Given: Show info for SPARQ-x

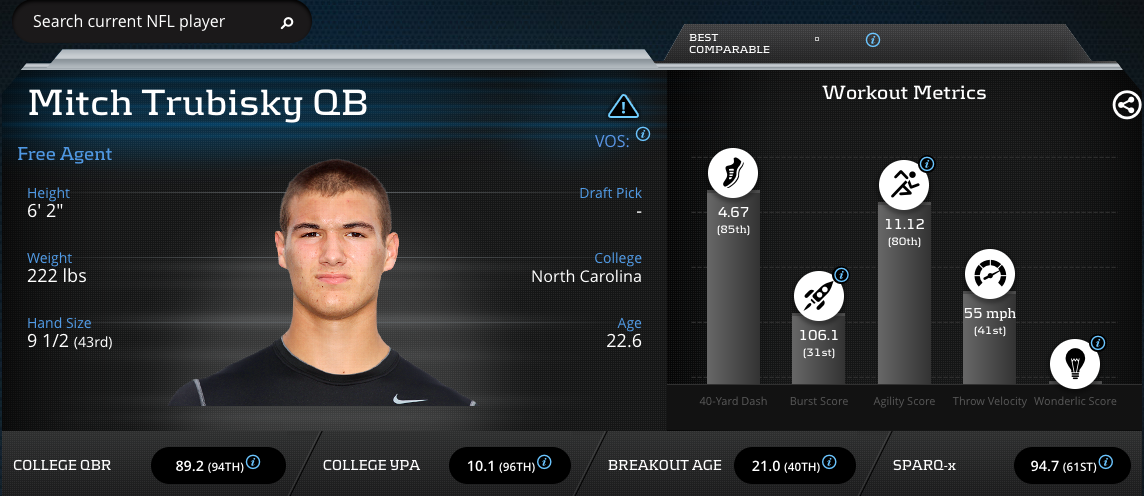Looking at the screenshot, I should [1105, 462].
